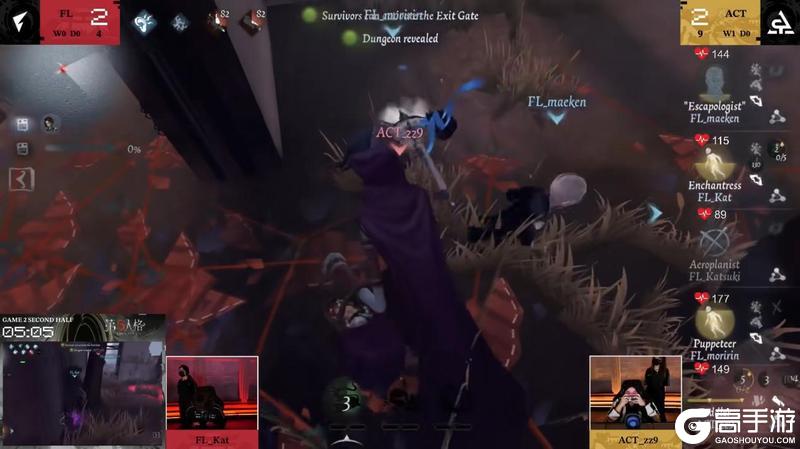Screen dimensions: 800x449
Task: Open the FL_Kat webcam feed
Action: [212, 393]
